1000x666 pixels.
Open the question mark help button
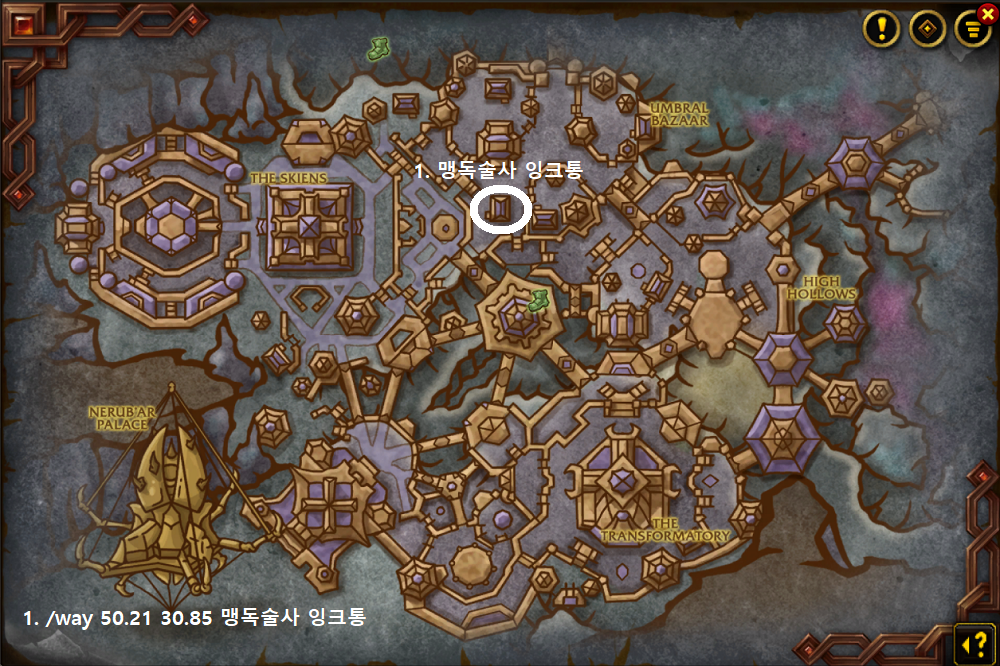(971, 638)
